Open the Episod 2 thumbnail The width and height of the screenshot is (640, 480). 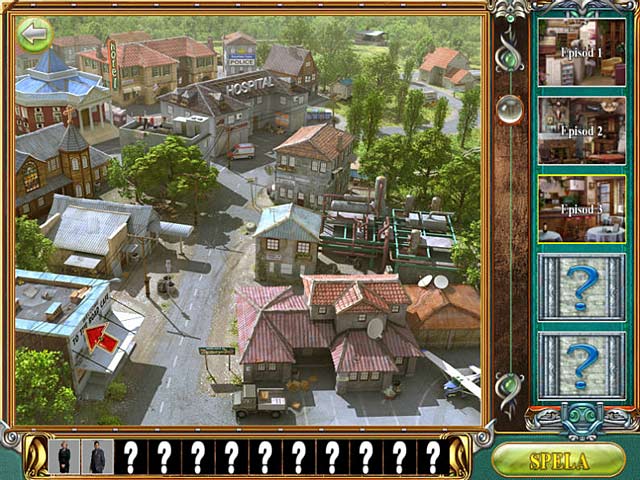[582, 130]
